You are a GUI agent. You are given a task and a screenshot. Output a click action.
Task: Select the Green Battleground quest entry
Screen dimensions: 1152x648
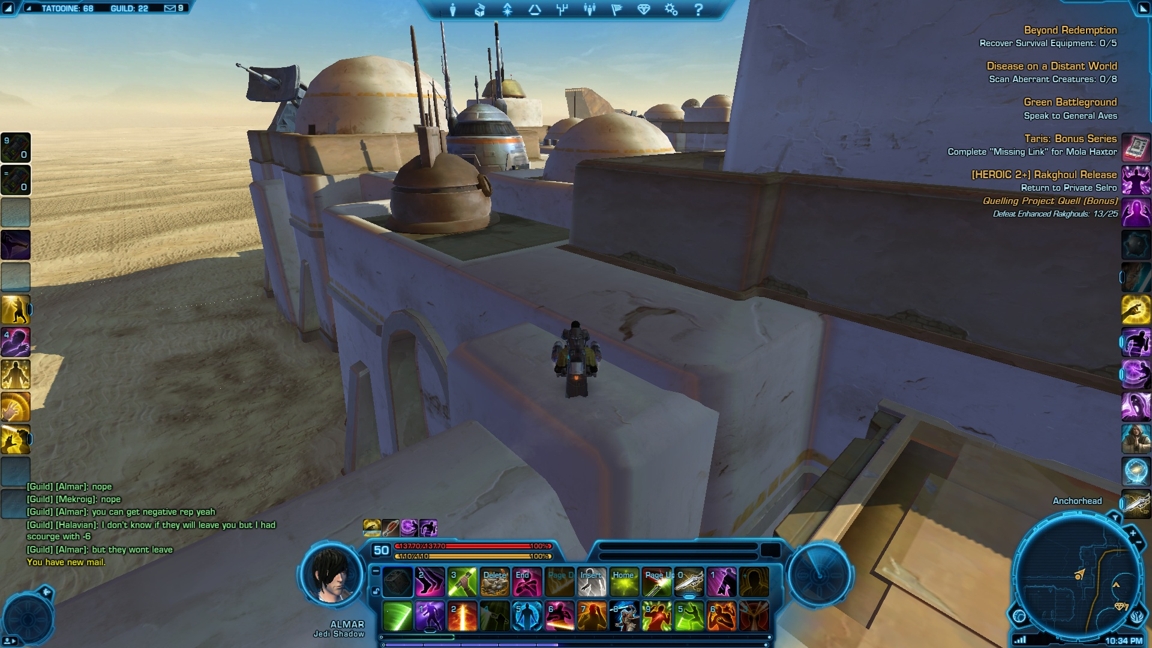click(x=1069, y=102)
